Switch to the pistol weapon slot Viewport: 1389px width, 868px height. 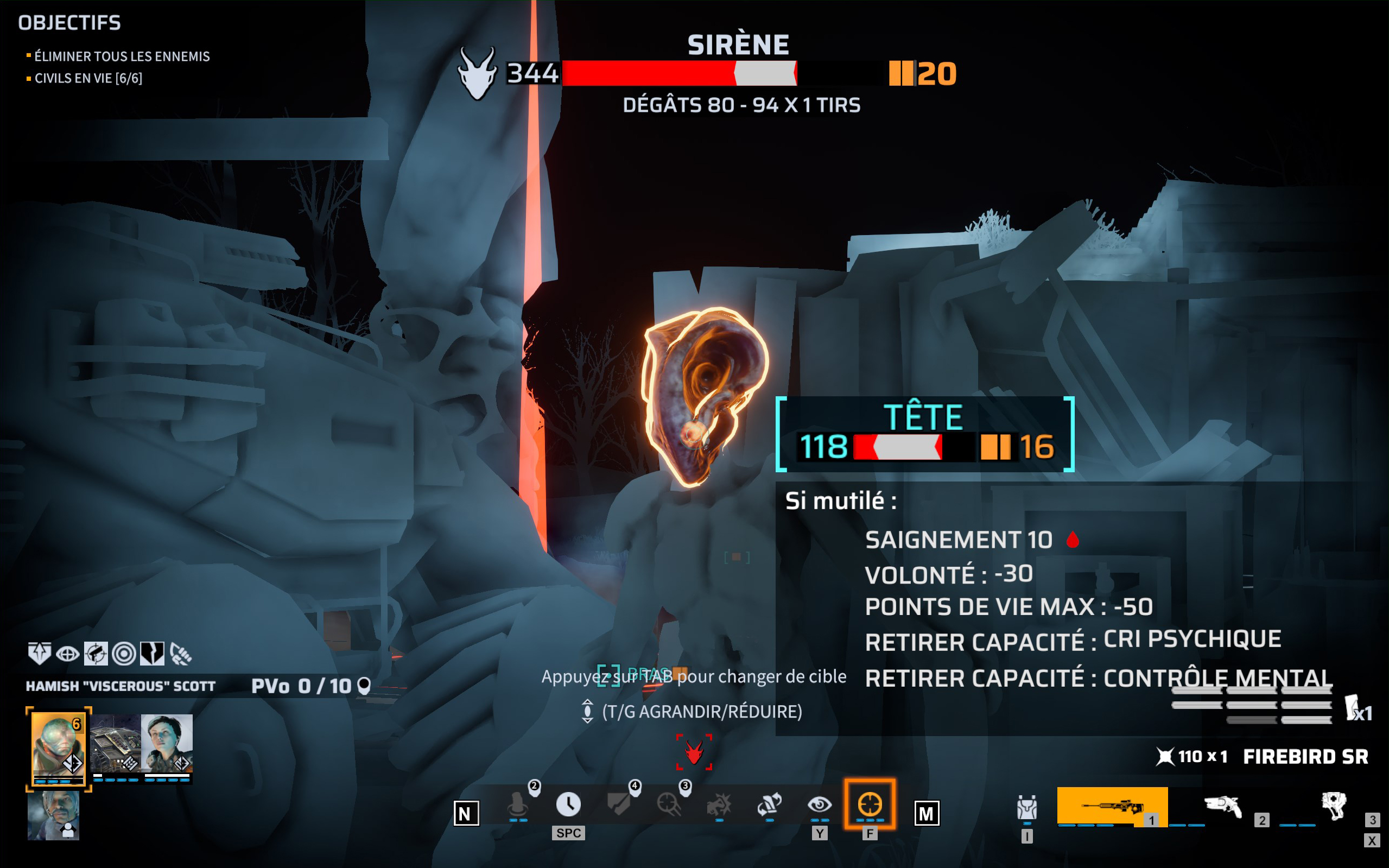point(1223,807)
